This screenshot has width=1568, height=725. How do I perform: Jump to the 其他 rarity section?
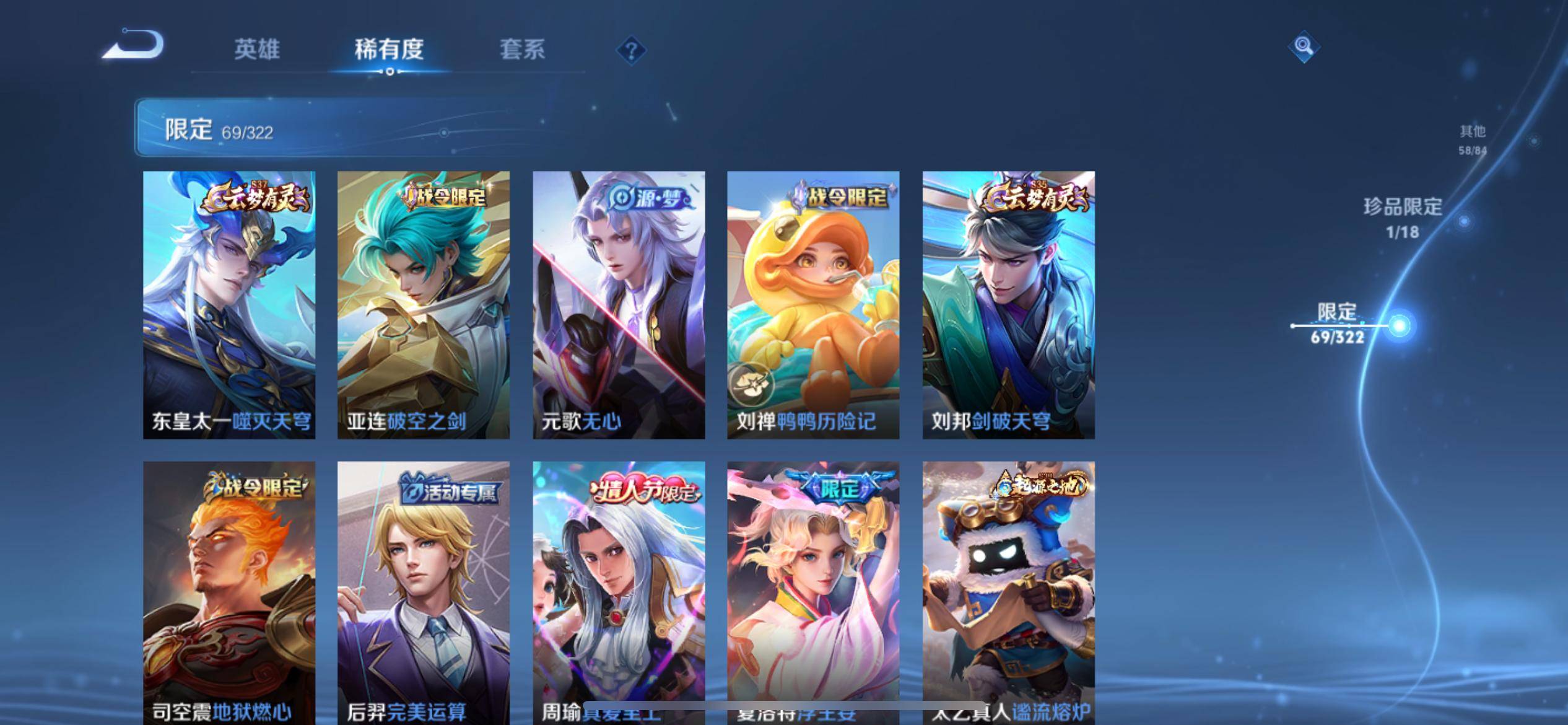1472,139
